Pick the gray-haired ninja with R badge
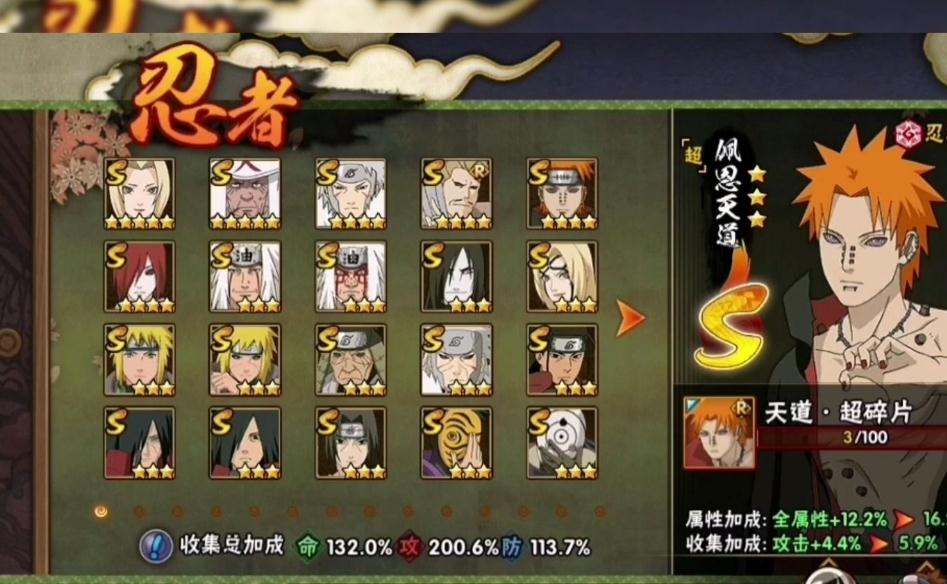 point(456,193)
